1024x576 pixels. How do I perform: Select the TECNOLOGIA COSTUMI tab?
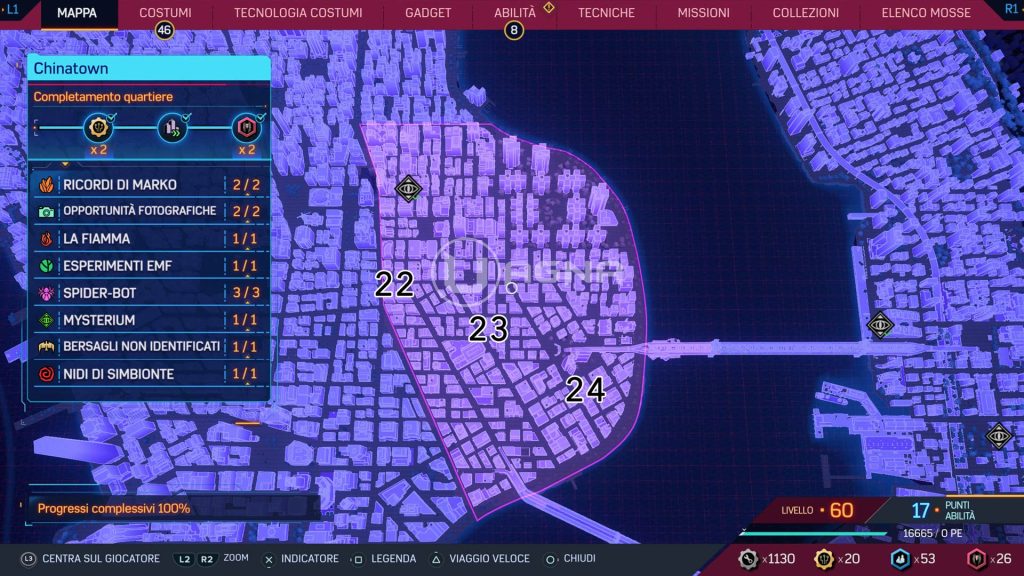point(298,13)
